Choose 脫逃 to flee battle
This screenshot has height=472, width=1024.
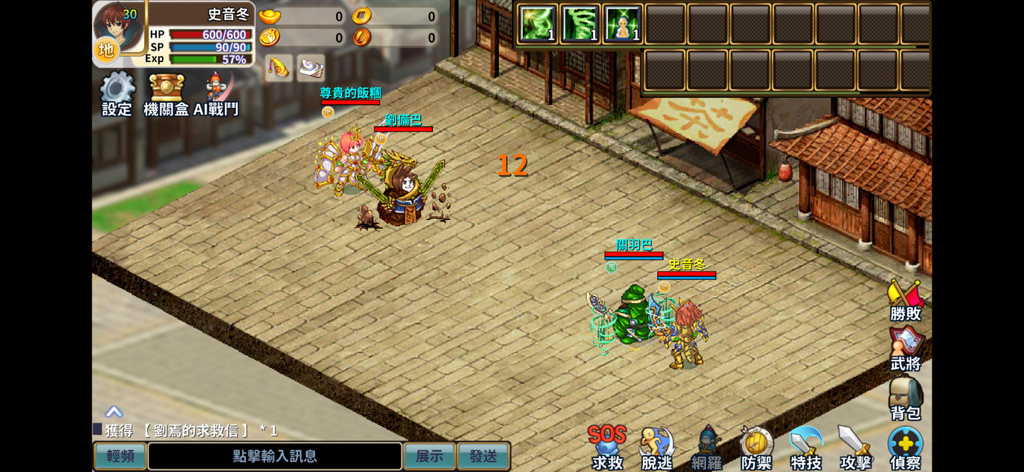(x=657, y=446)
